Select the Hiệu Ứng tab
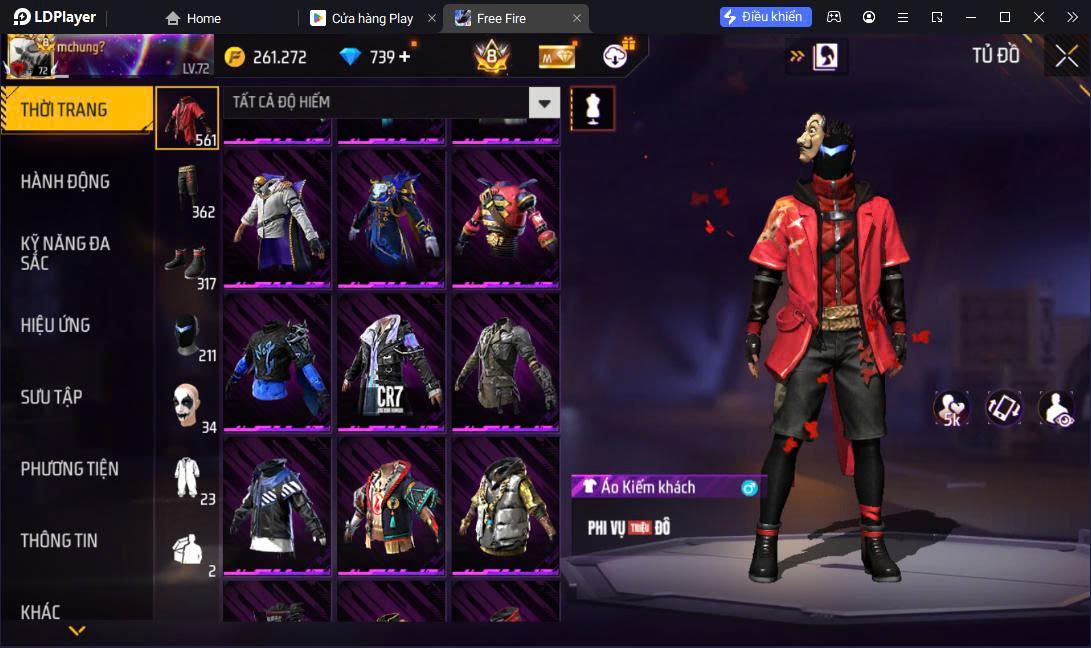This screenshot has height=648, width=1091. click(x=56, y=326)
